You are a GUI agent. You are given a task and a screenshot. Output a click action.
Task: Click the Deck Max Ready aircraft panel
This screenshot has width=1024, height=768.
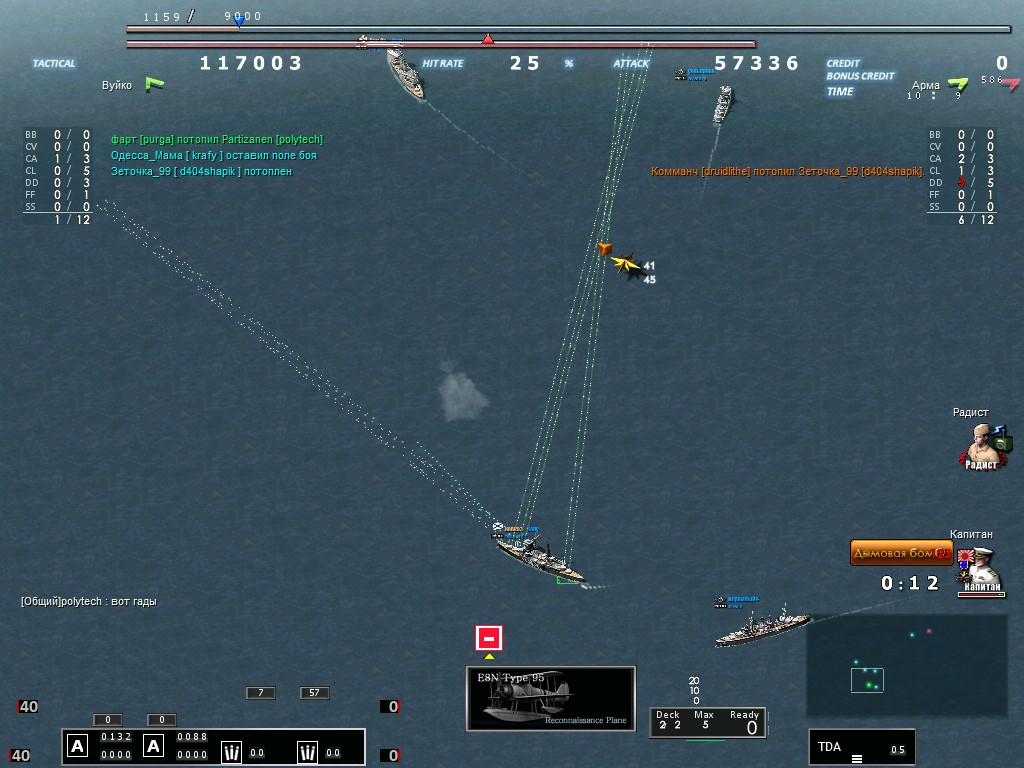[705, 722]
